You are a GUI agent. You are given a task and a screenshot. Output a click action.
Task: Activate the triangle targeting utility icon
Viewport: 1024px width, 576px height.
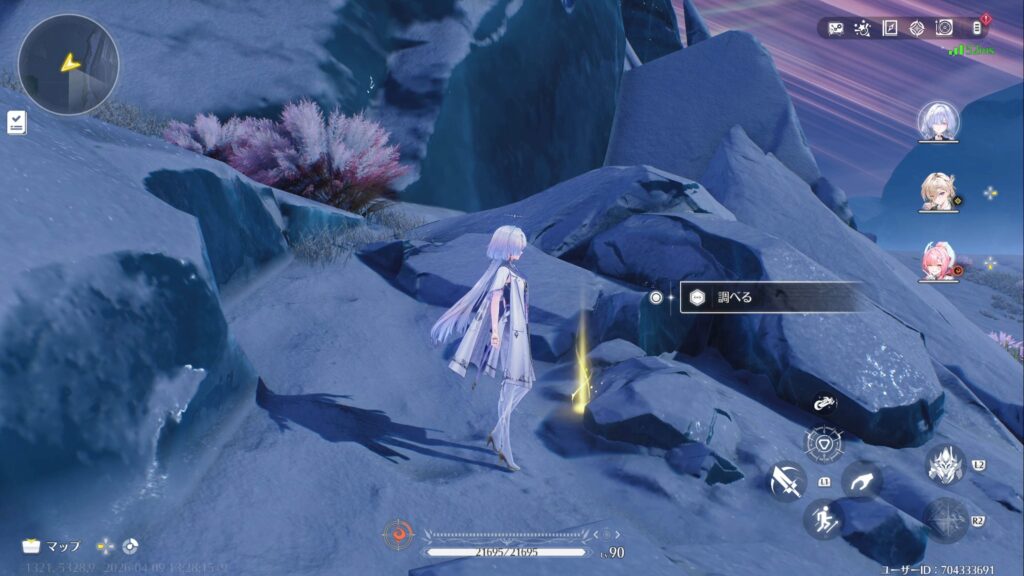click(x=822, y=441)
